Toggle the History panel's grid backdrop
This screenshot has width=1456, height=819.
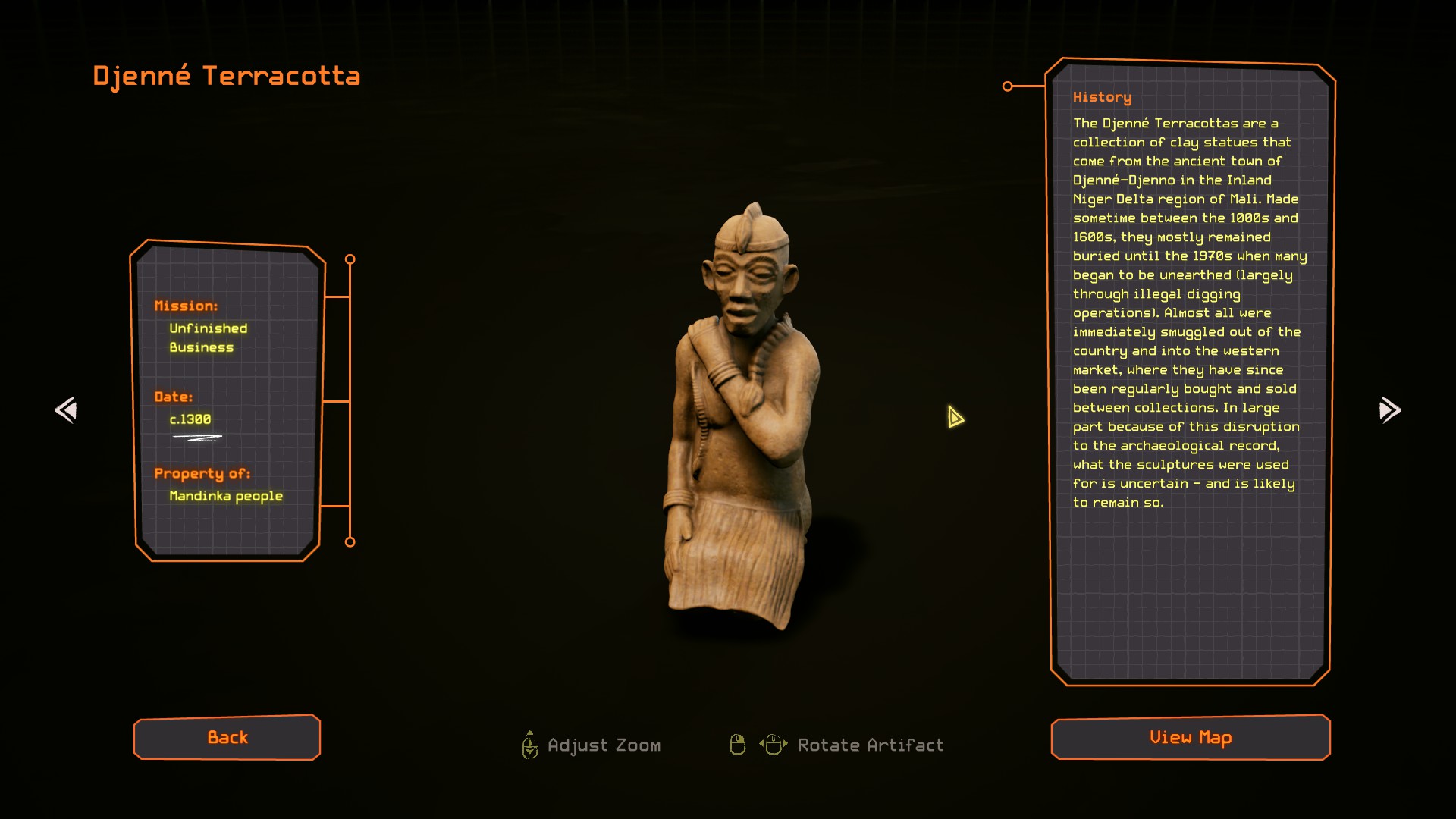[x=1191, y=591]
